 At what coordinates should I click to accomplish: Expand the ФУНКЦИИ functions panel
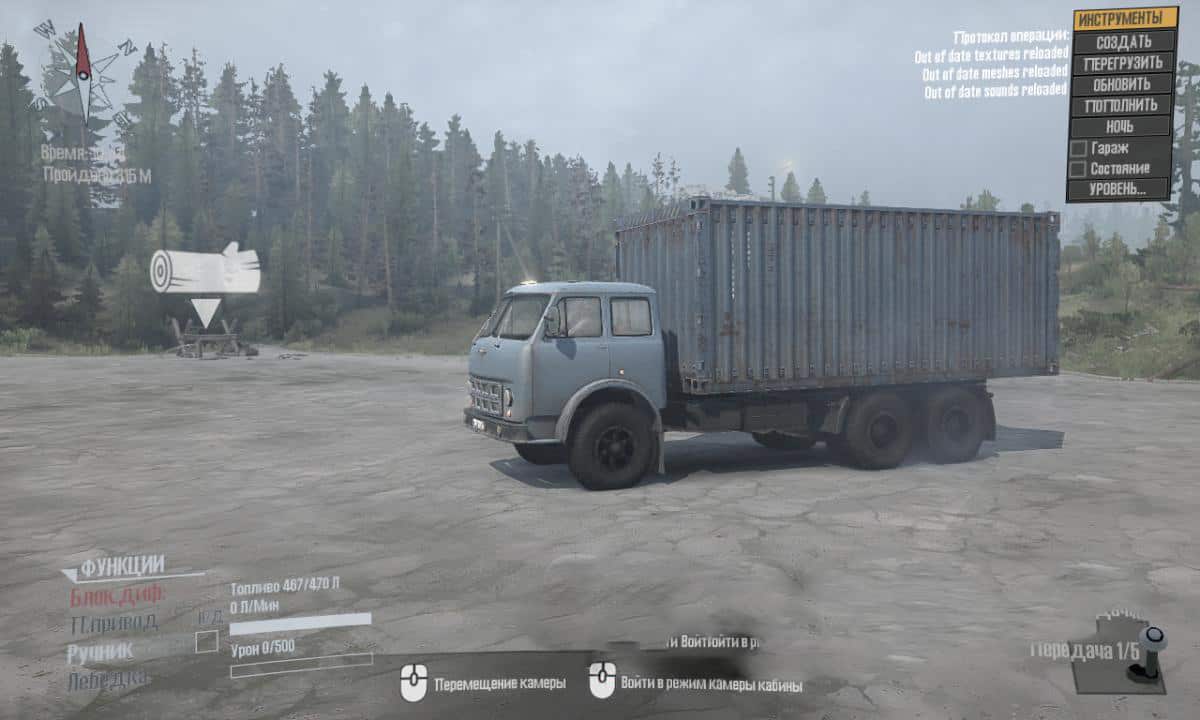click(121, 567)
